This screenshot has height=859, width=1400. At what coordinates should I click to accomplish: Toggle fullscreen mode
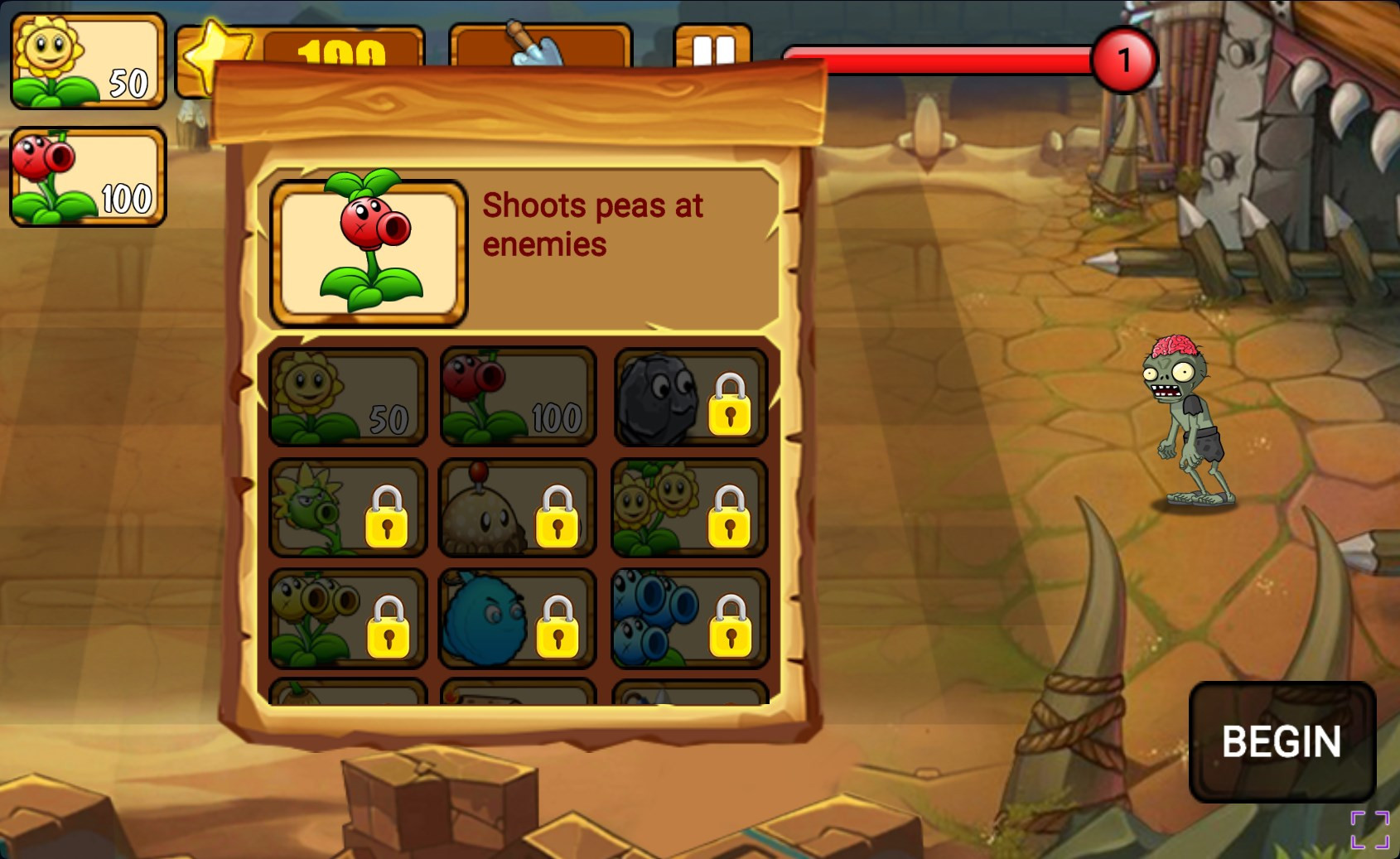click(1369, 830)
